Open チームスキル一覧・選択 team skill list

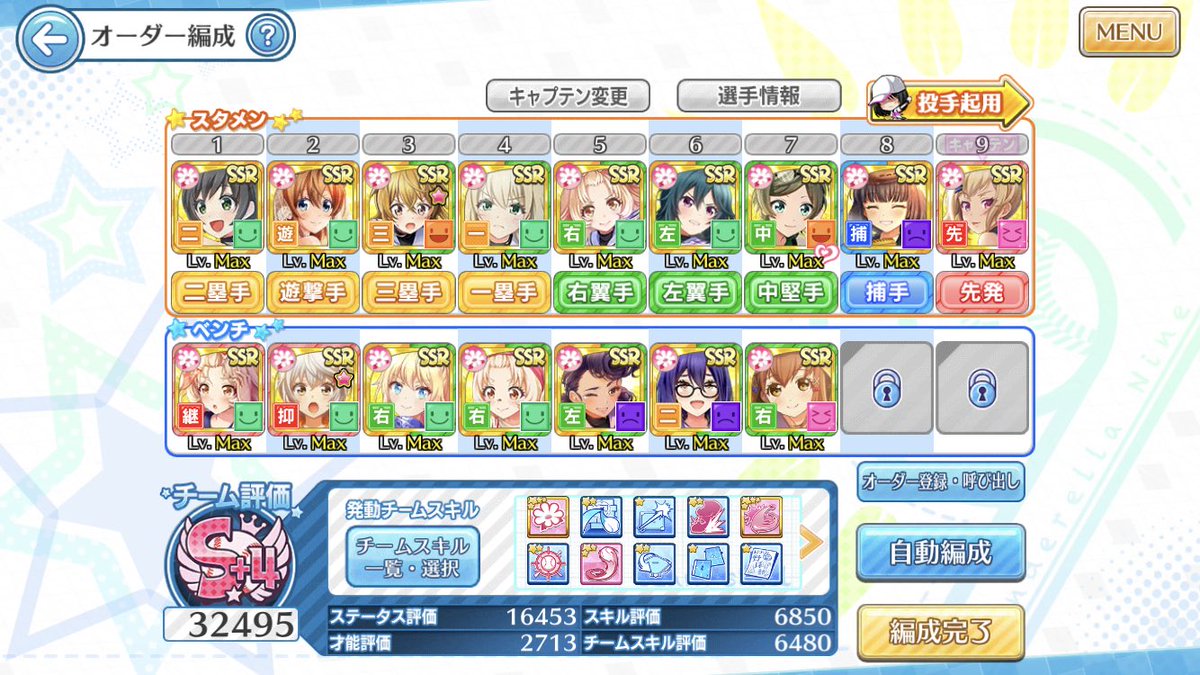413,557
